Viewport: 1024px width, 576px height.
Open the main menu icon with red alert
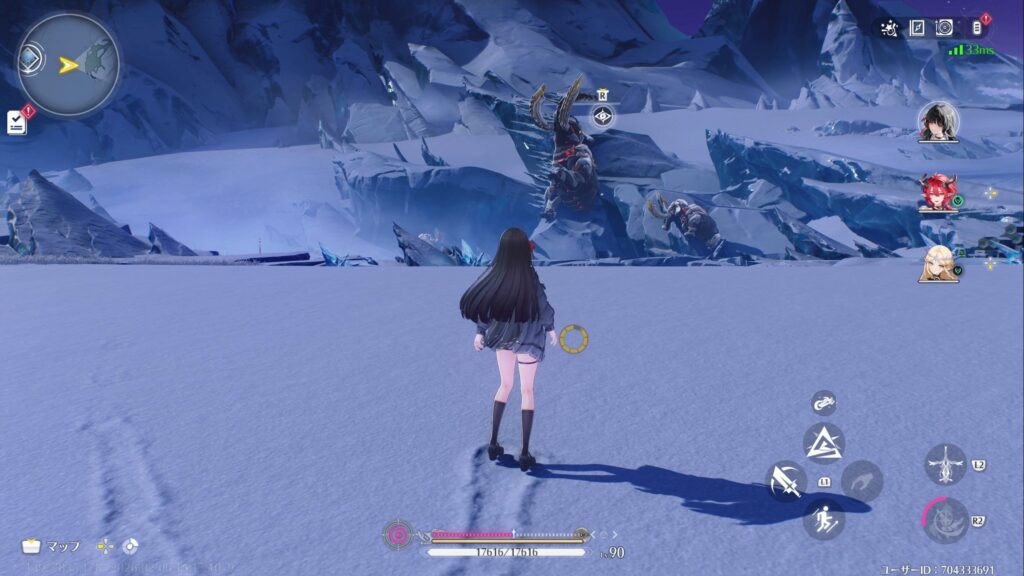tap(977, 27)
